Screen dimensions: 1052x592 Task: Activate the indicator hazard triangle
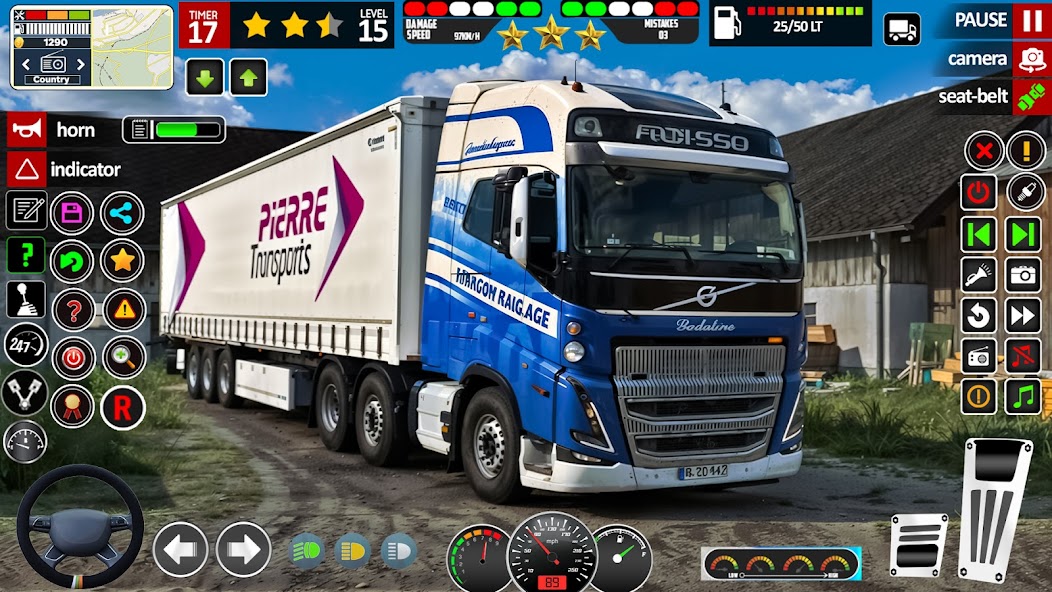click(26, 169)
